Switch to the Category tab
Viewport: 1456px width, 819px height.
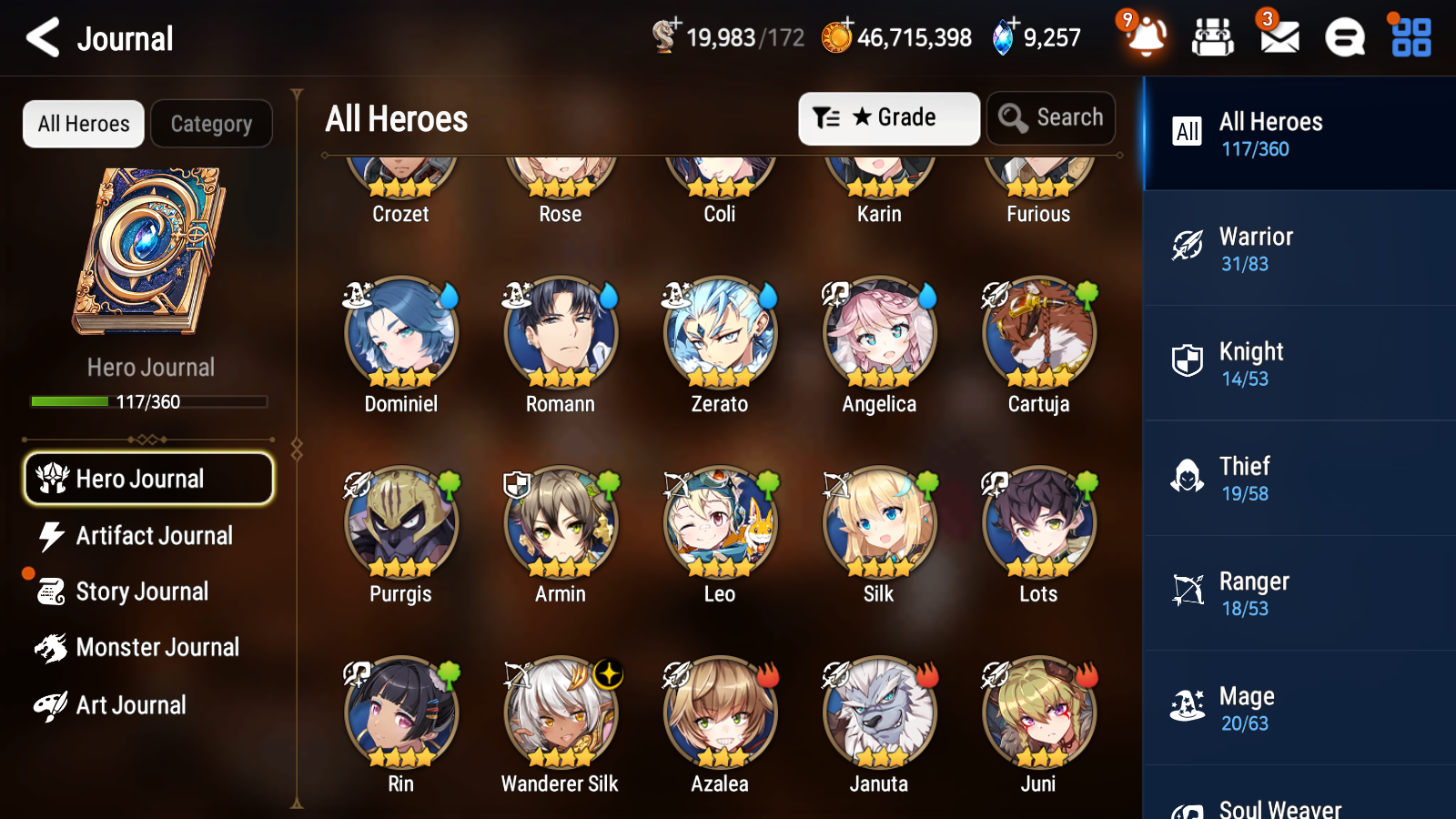pyautogui.click(x=211, y=124)
